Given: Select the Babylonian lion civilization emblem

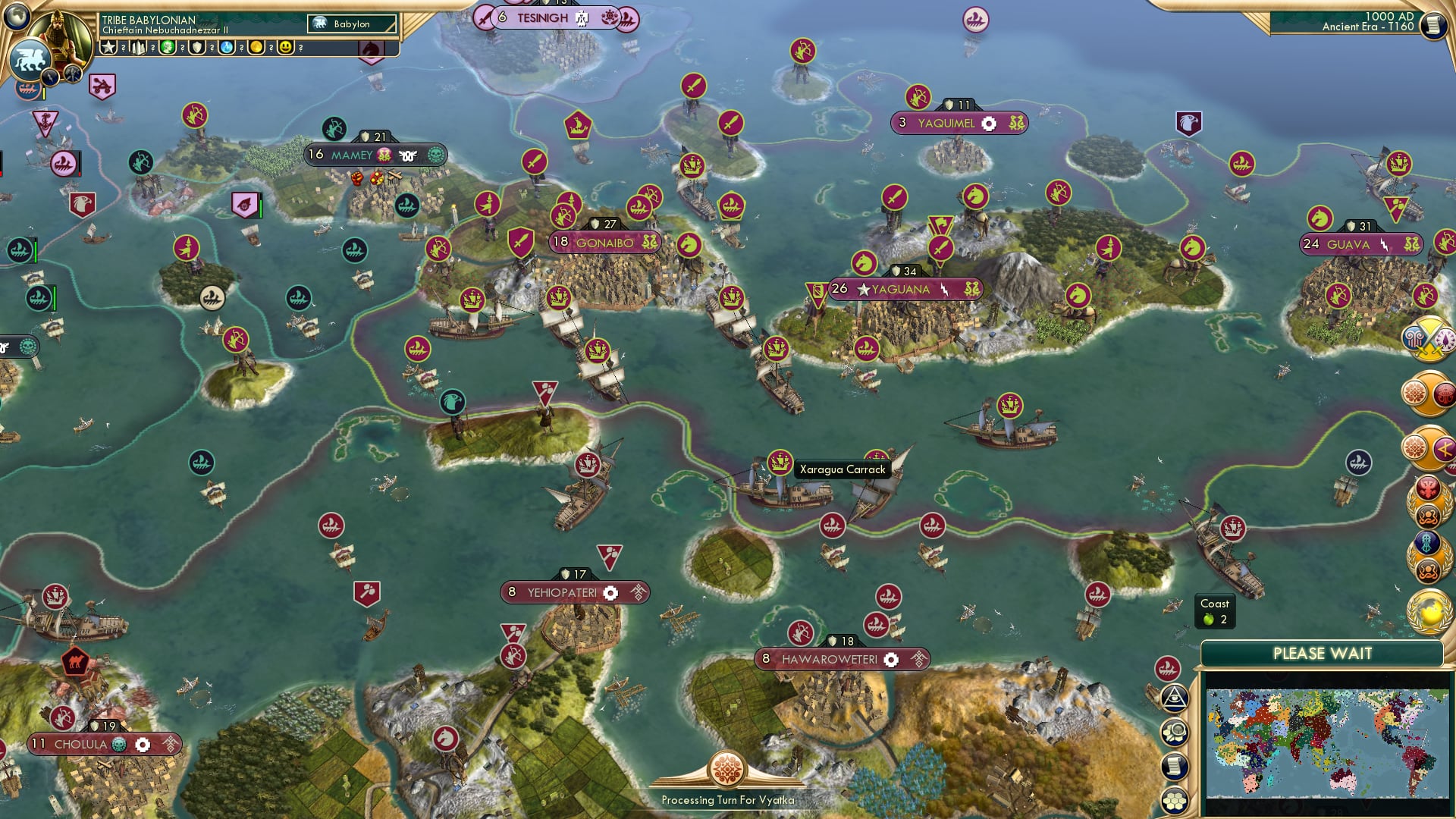Looking at the screenshot, I should (30, 58).
